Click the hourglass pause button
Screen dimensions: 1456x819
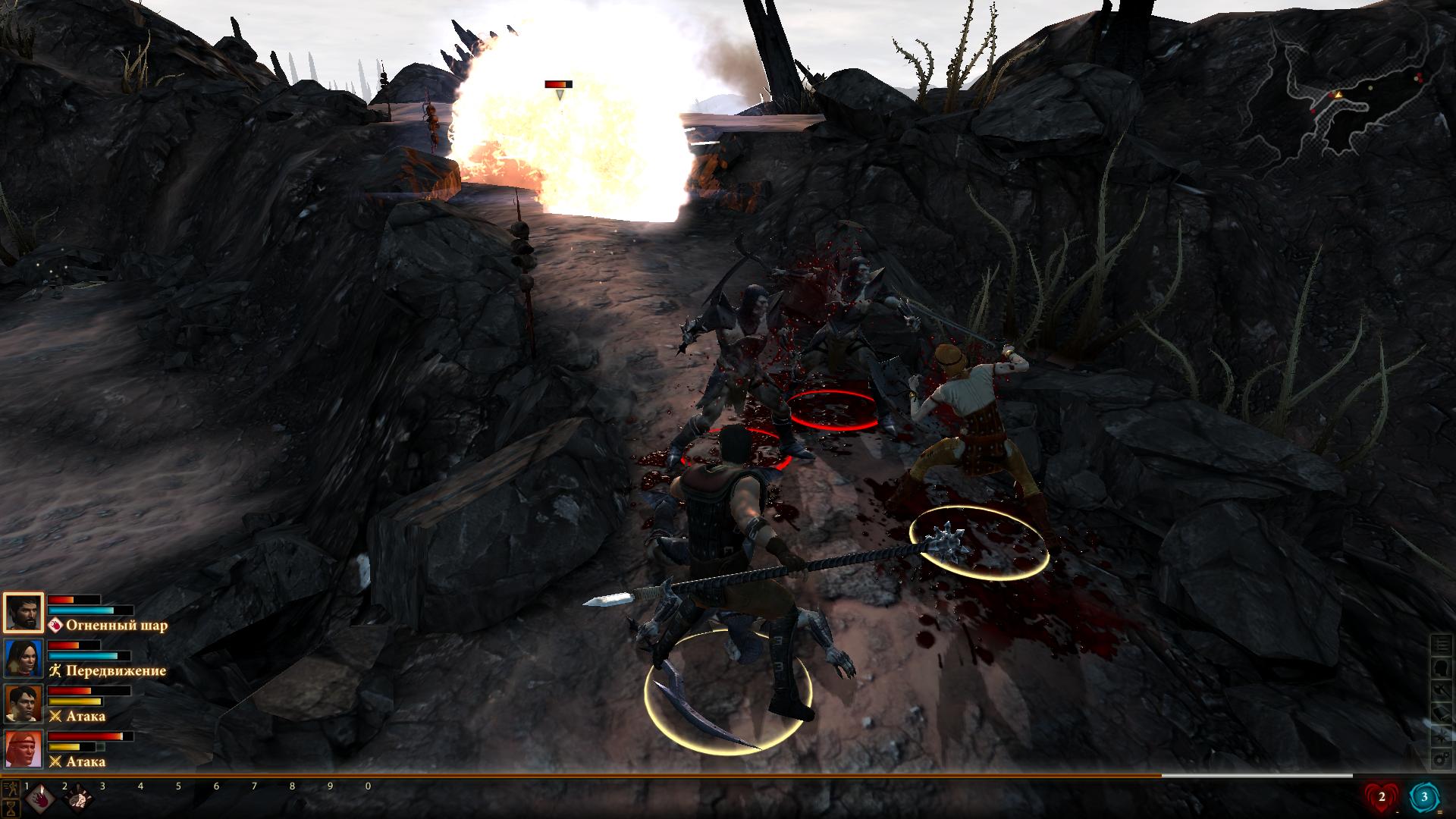(x=11, y=806)
